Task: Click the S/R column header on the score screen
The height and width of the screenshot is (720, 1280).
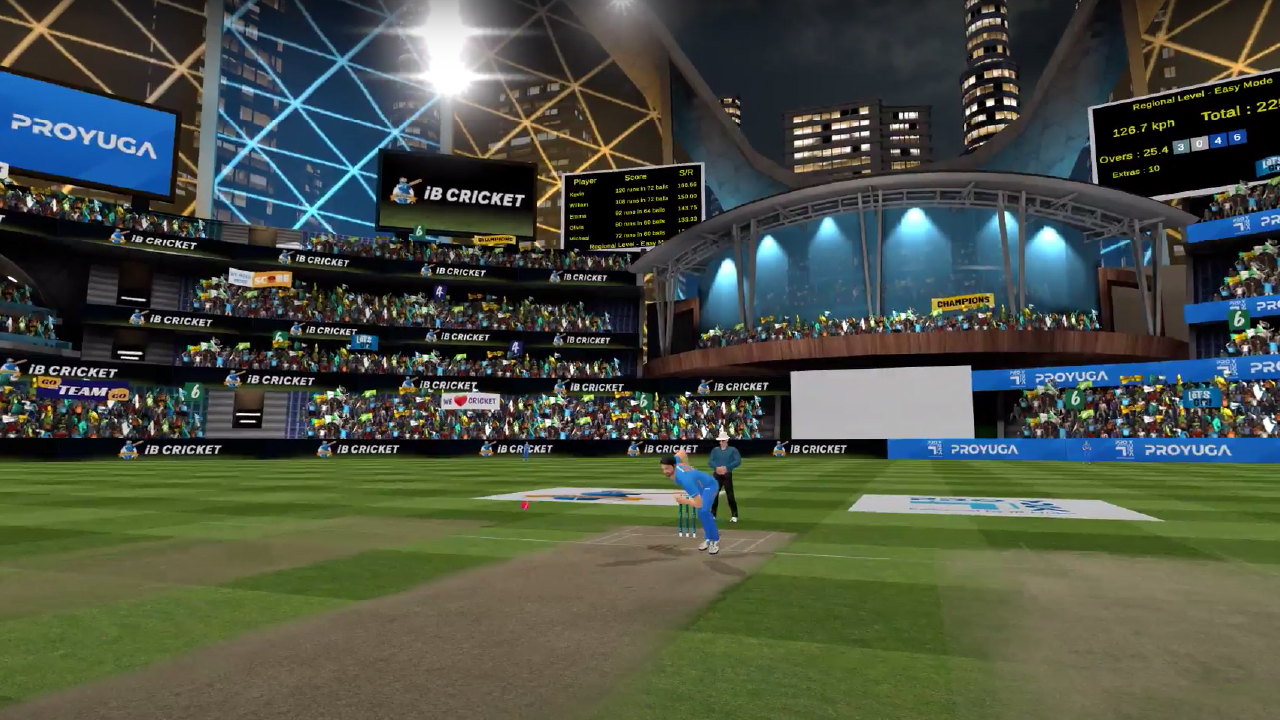Action: click(x=686, y=173)
